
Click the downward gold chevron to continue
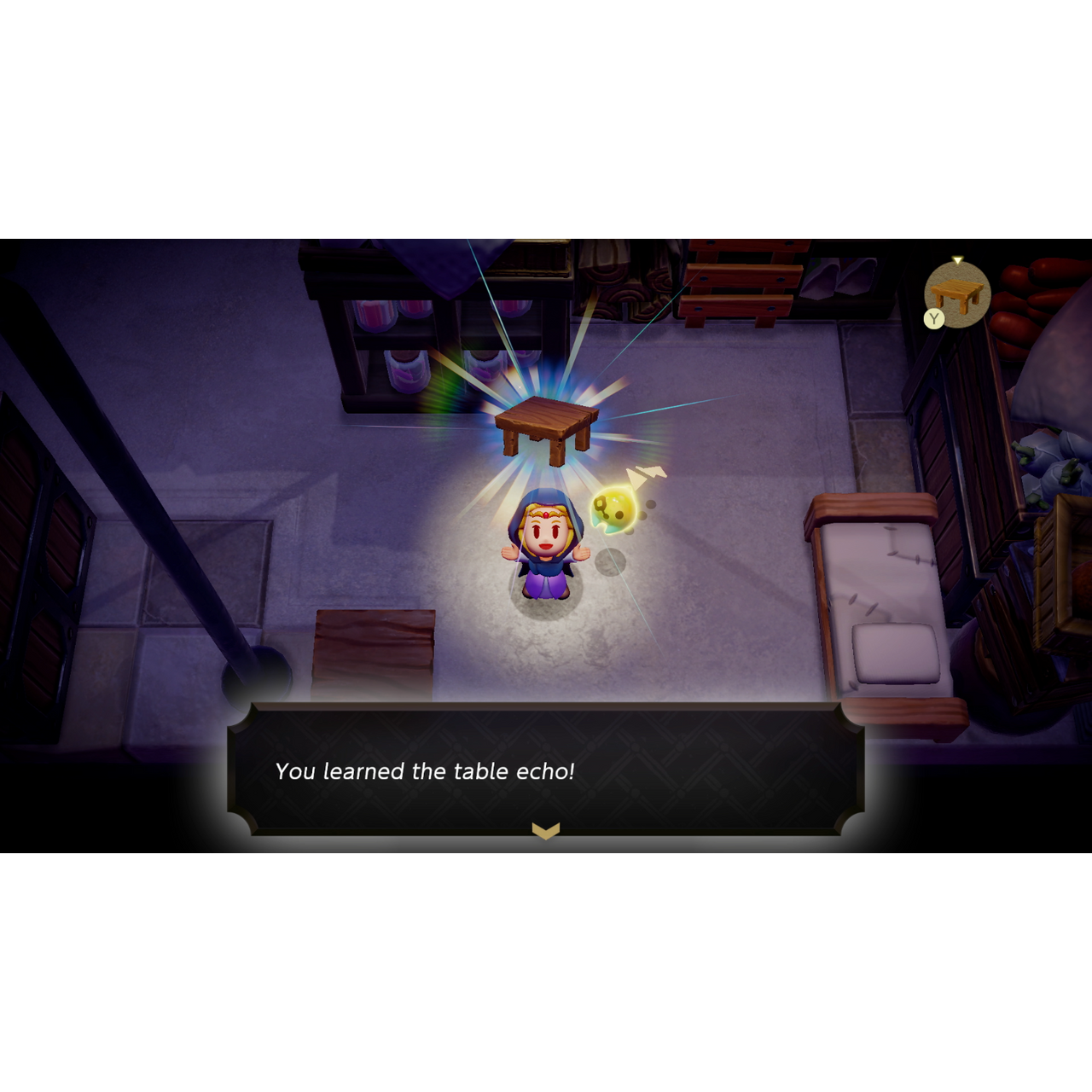tap(547, 828)
